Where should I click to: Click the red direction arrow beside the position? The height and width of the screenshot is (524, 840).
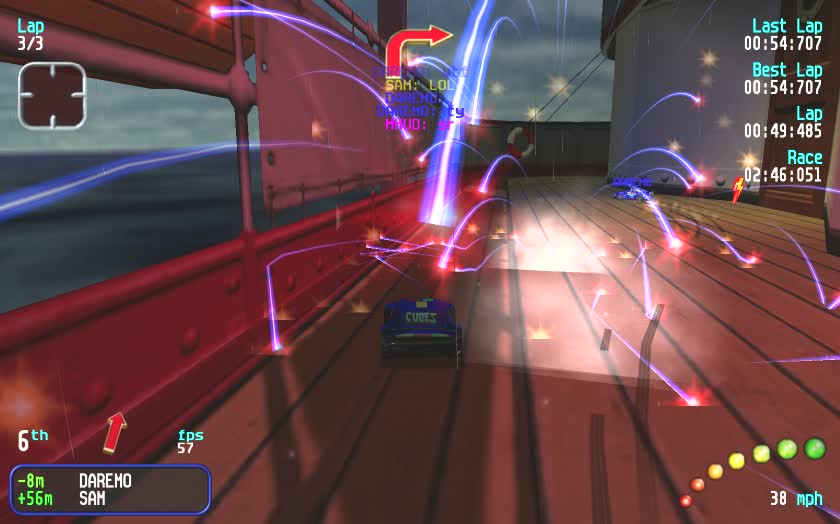click(x=116, y=431)
